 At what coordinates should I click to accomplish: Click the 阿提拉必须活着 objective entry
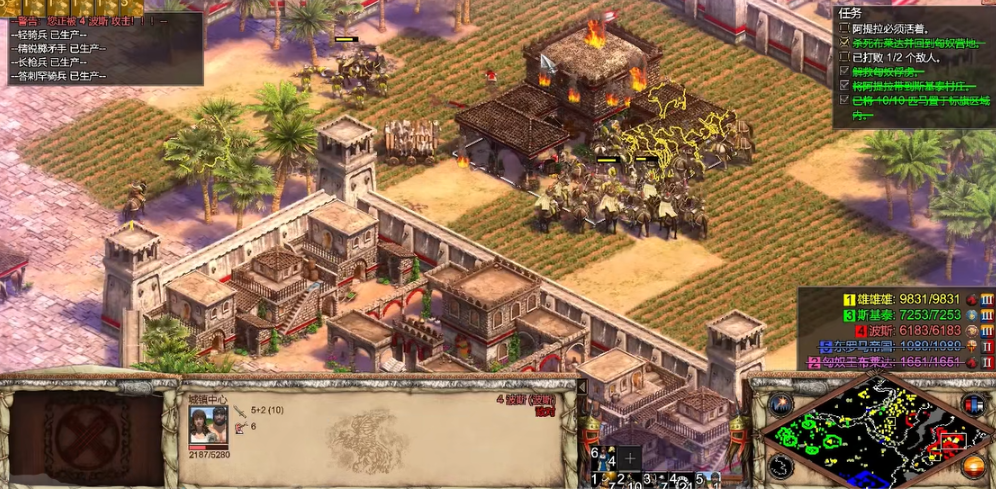(x=890, y=30)
